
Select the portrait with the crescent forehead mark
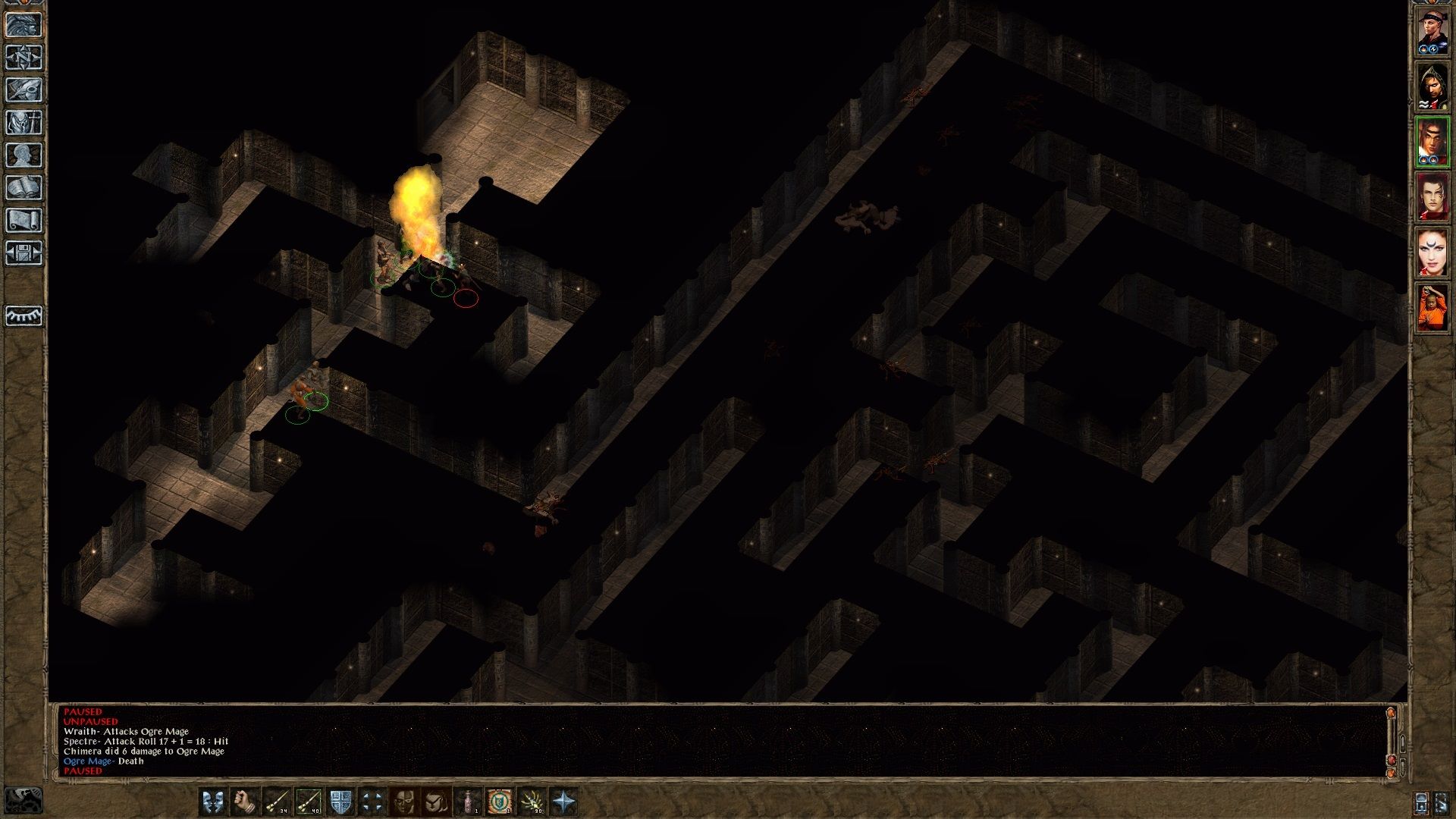[1432, 252]
